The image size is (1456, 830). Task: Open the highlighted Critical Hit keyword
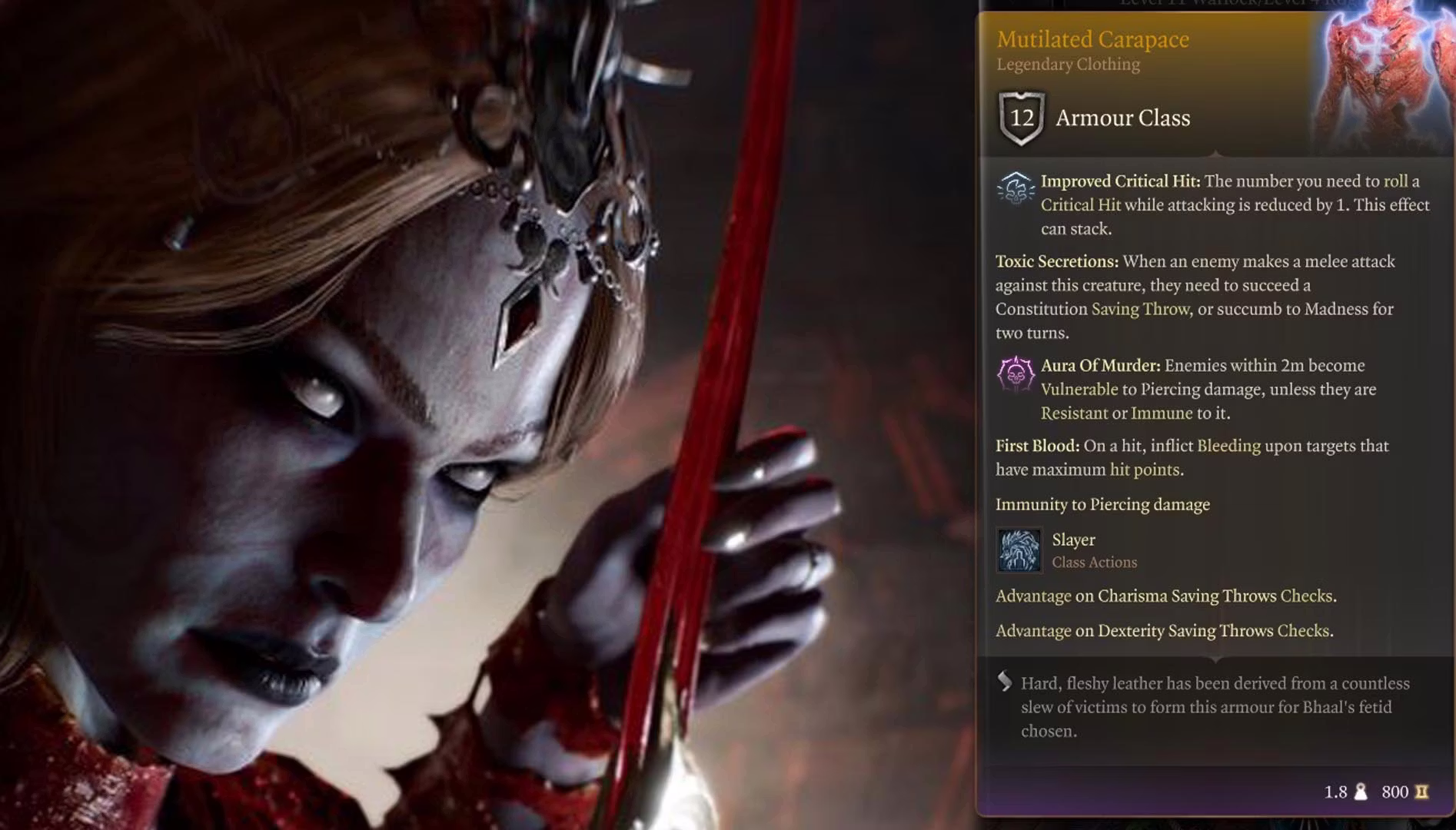coord(1080,205)
